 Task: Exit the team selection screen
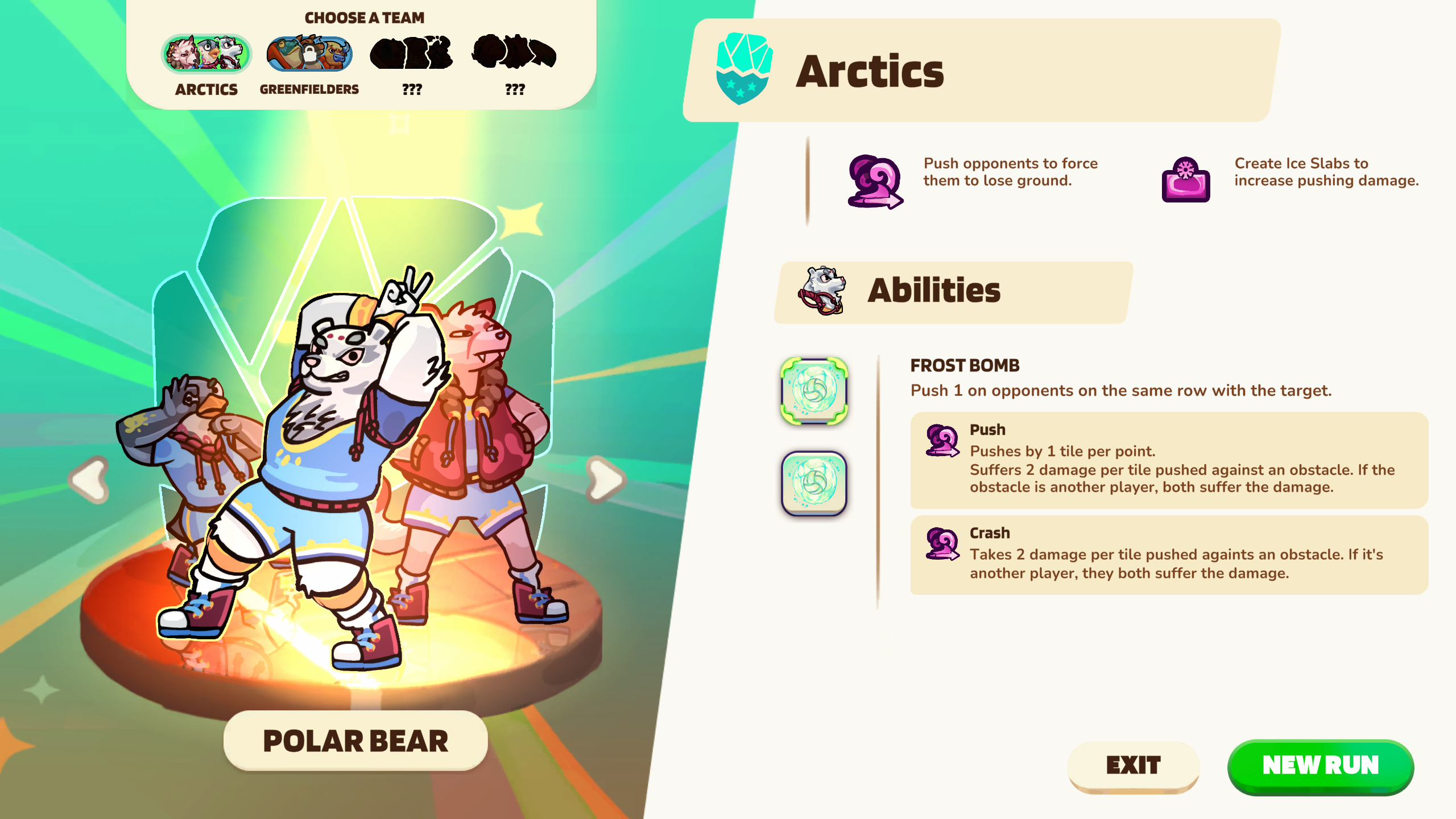point(1133,766)
